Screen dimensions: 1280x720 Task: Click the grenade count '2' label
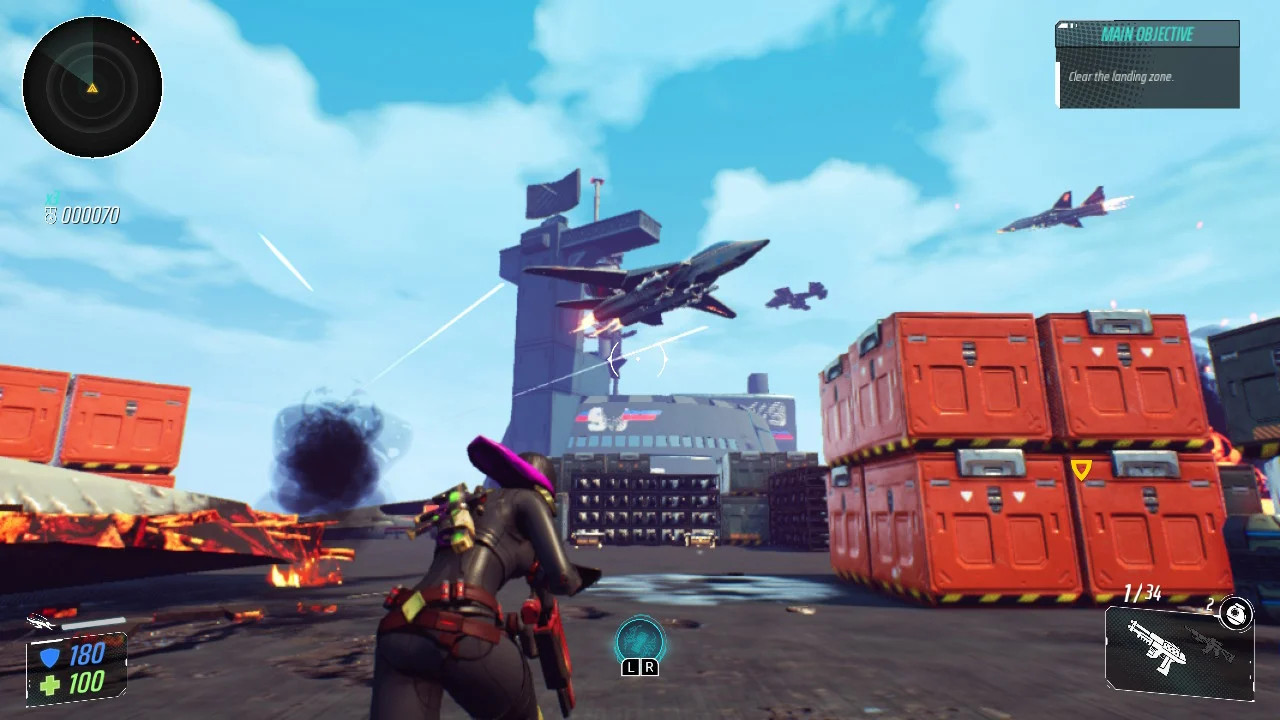click(x=1210, y=605)
